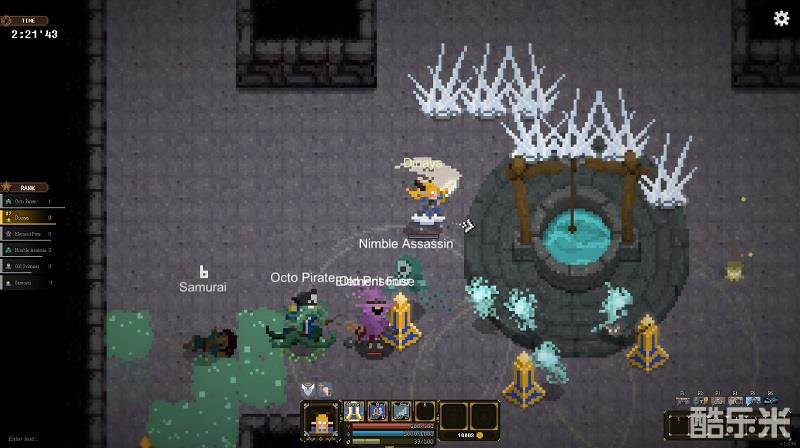Use the second skill in the hotbar

tap(377, 410)
